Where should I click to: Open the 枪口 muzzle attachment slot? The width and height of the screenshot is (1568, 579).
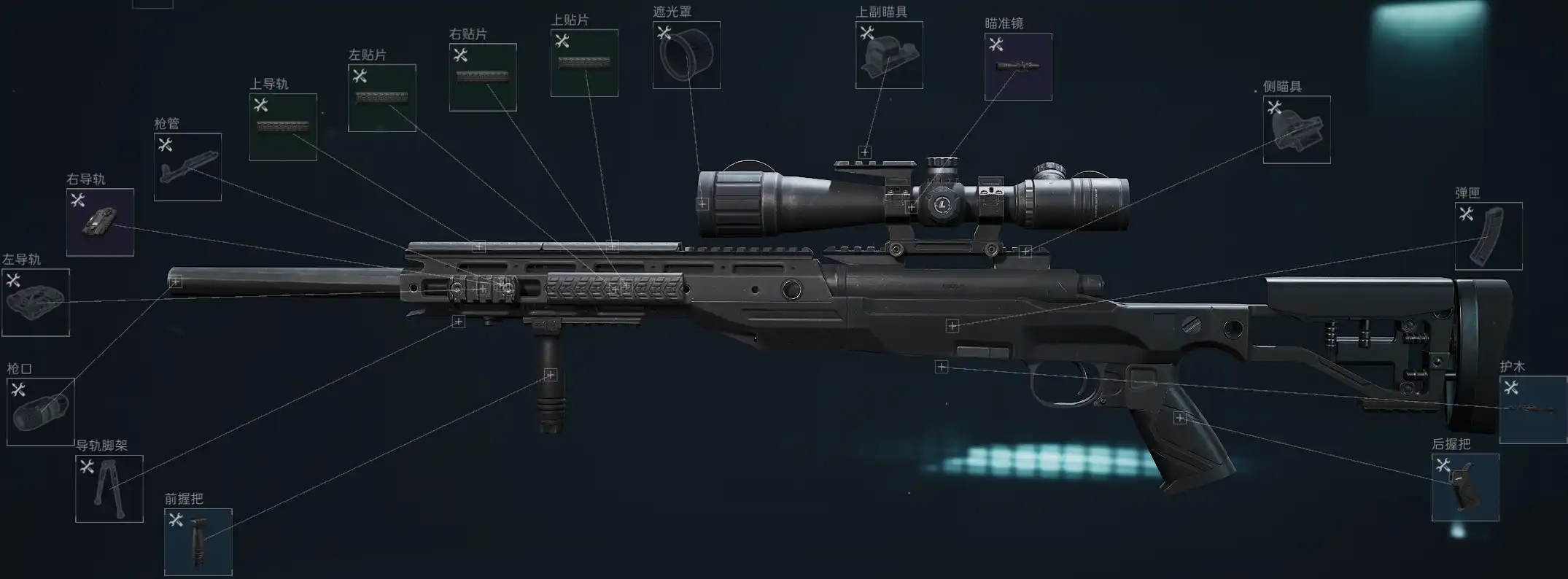[x=41, y=412]
